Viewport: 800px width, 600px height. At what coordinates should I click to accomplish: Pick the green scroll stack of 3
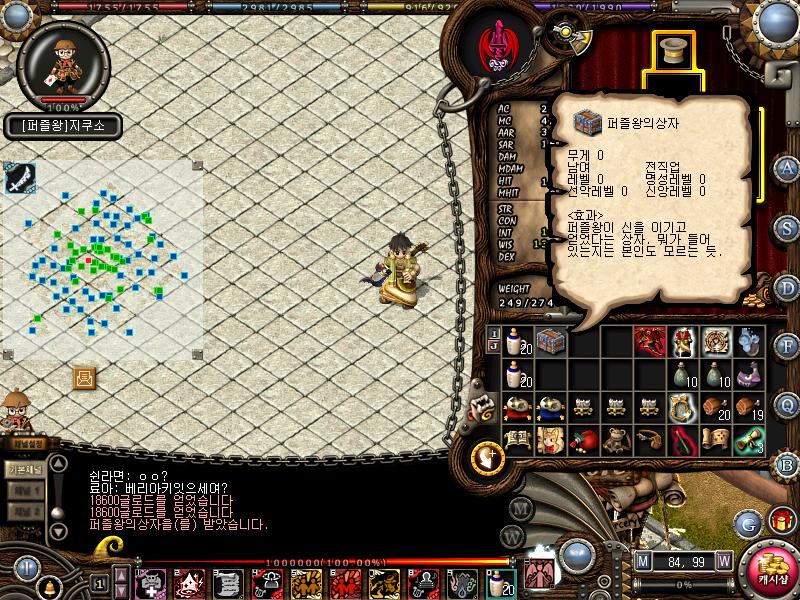click(748, 440)
